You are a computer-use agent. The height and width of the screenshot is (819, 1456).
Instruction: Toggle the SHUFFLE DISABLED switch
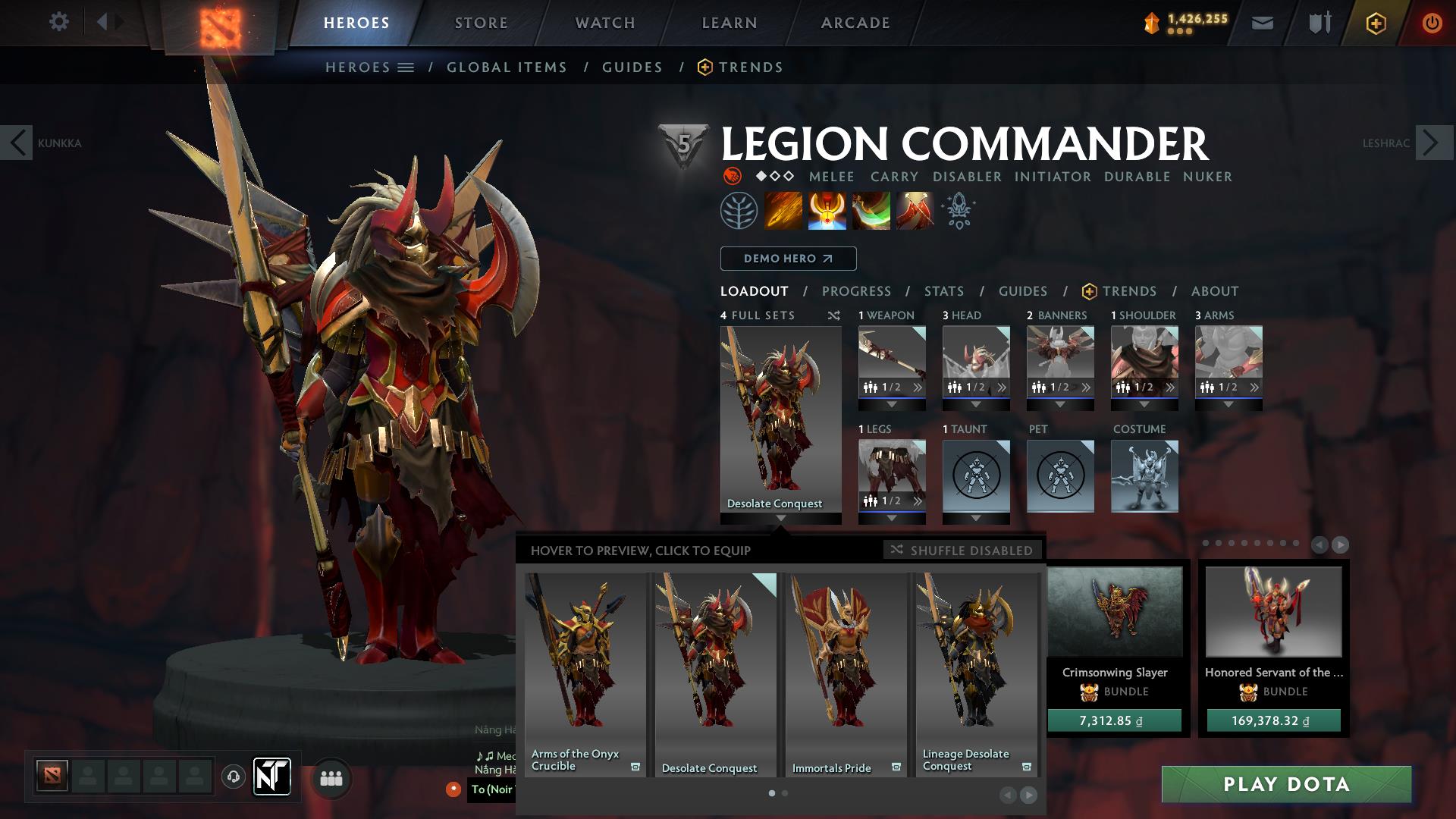point(962,551)
